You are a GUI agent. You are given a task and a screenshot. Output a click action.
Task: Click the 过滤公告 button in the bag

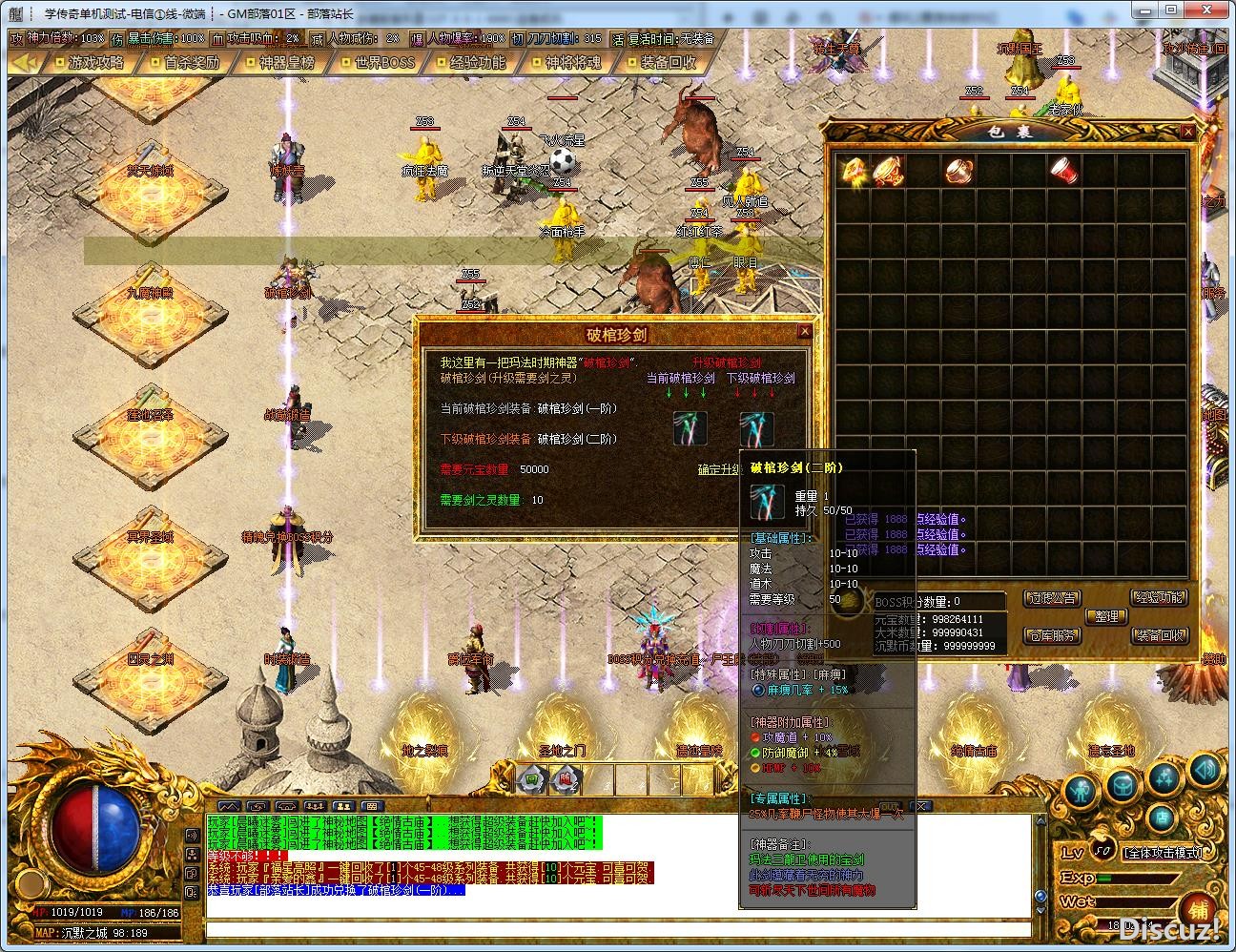pyautogui.click(x=1051, y=598)
